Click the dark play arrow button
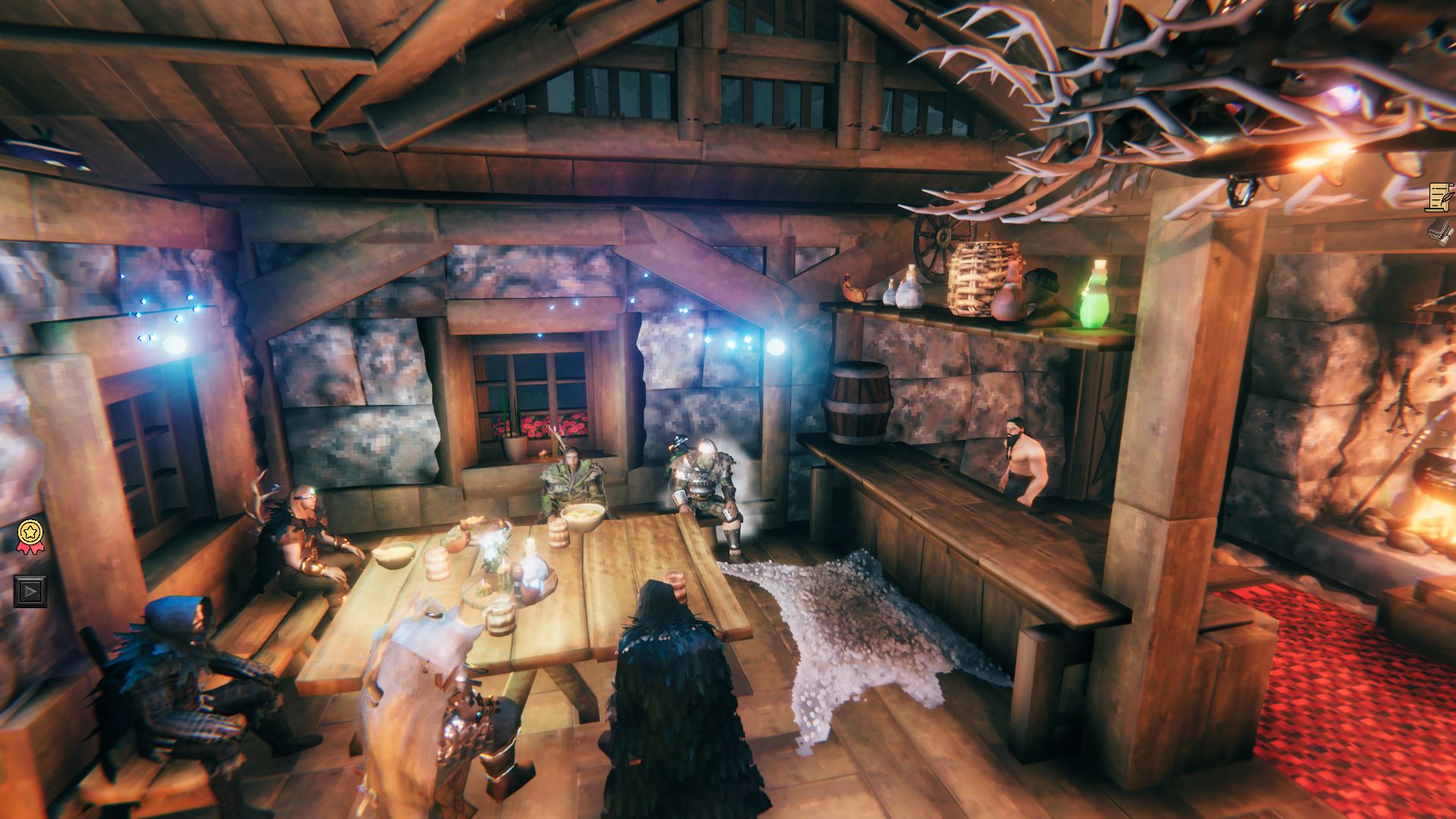Screen dimensions: 1456x819 (30, 591)
